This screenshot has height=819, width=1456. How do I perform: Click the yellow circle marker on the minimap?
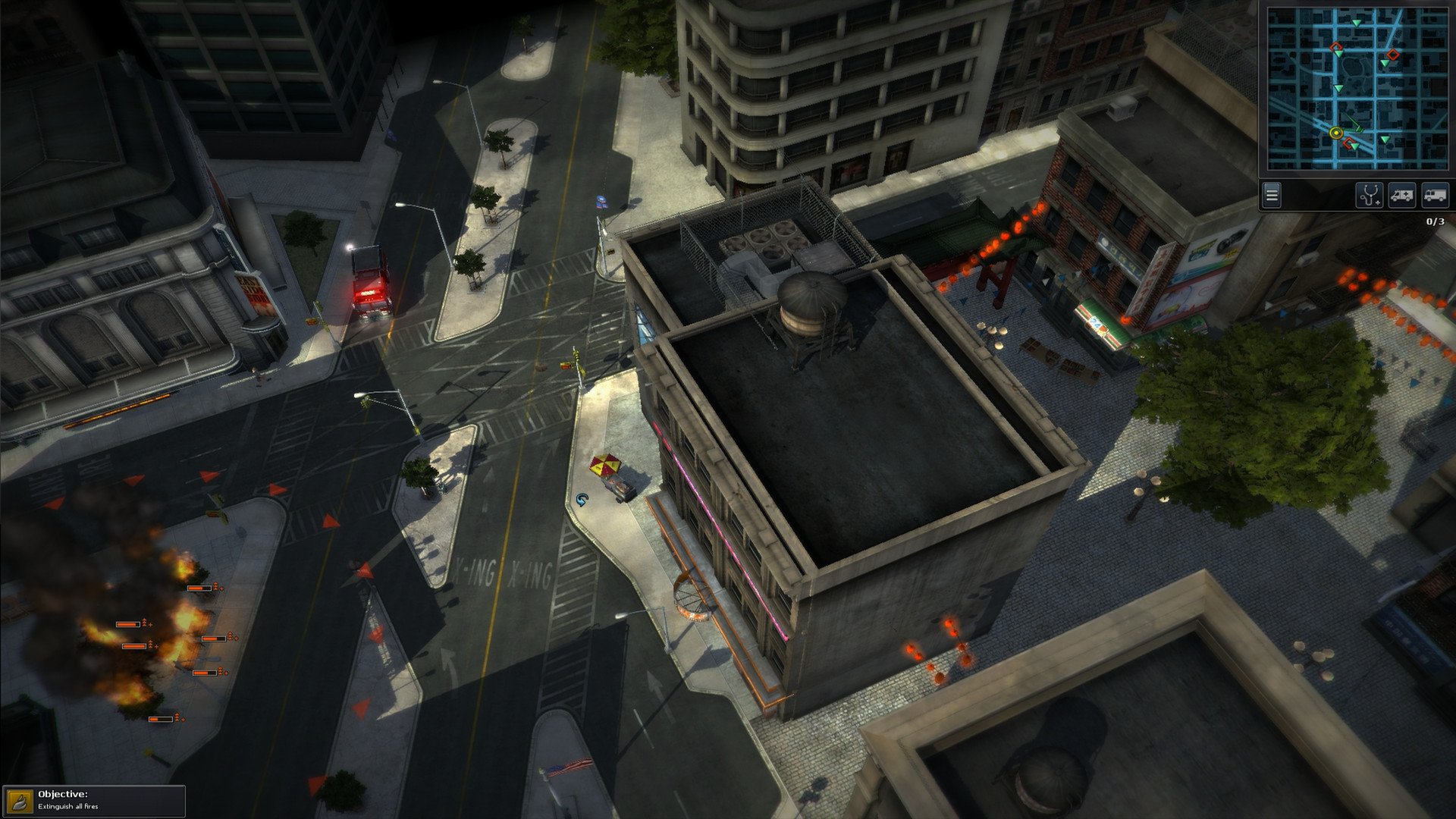(x=1335, y=134)
